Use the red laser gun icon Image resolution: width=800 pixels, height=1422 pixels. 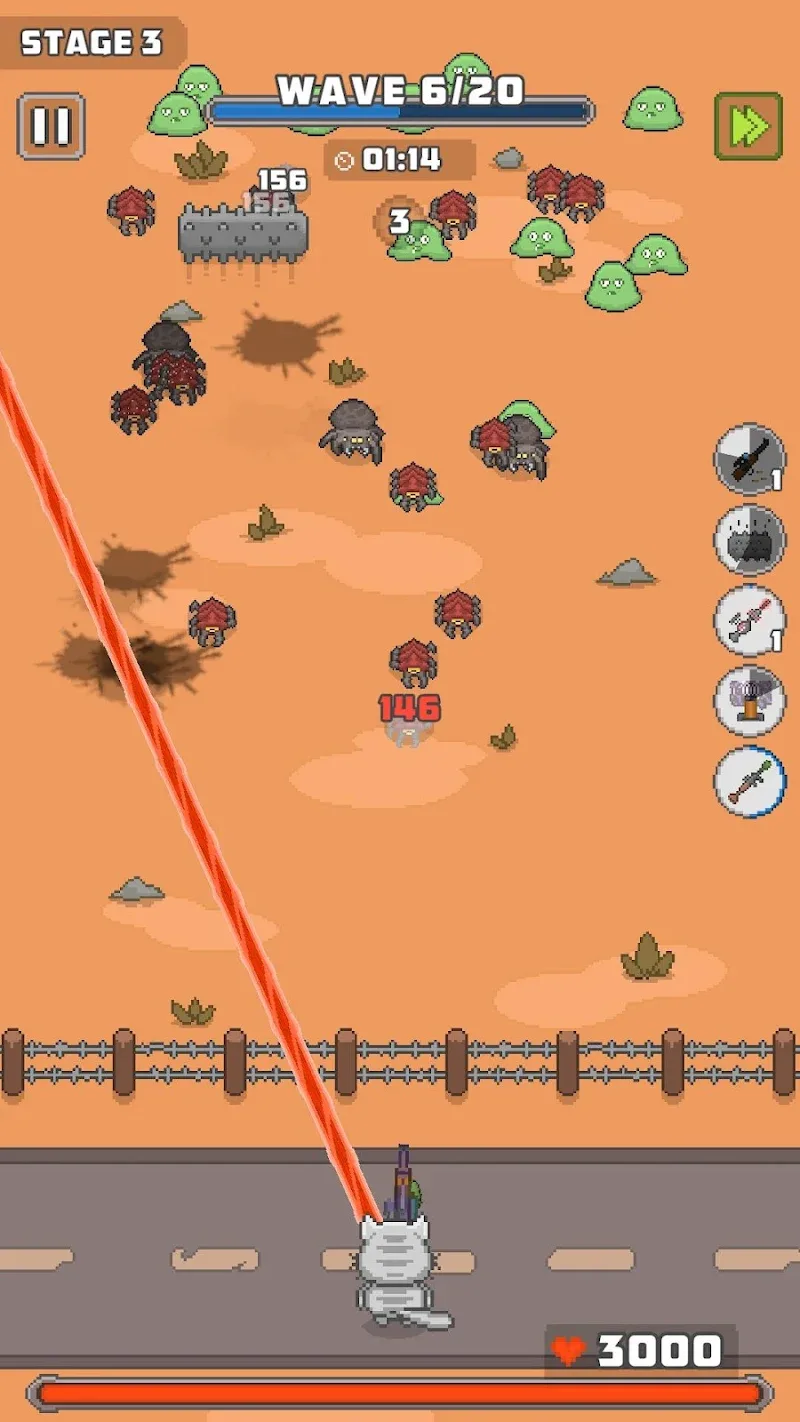(749, 621)
